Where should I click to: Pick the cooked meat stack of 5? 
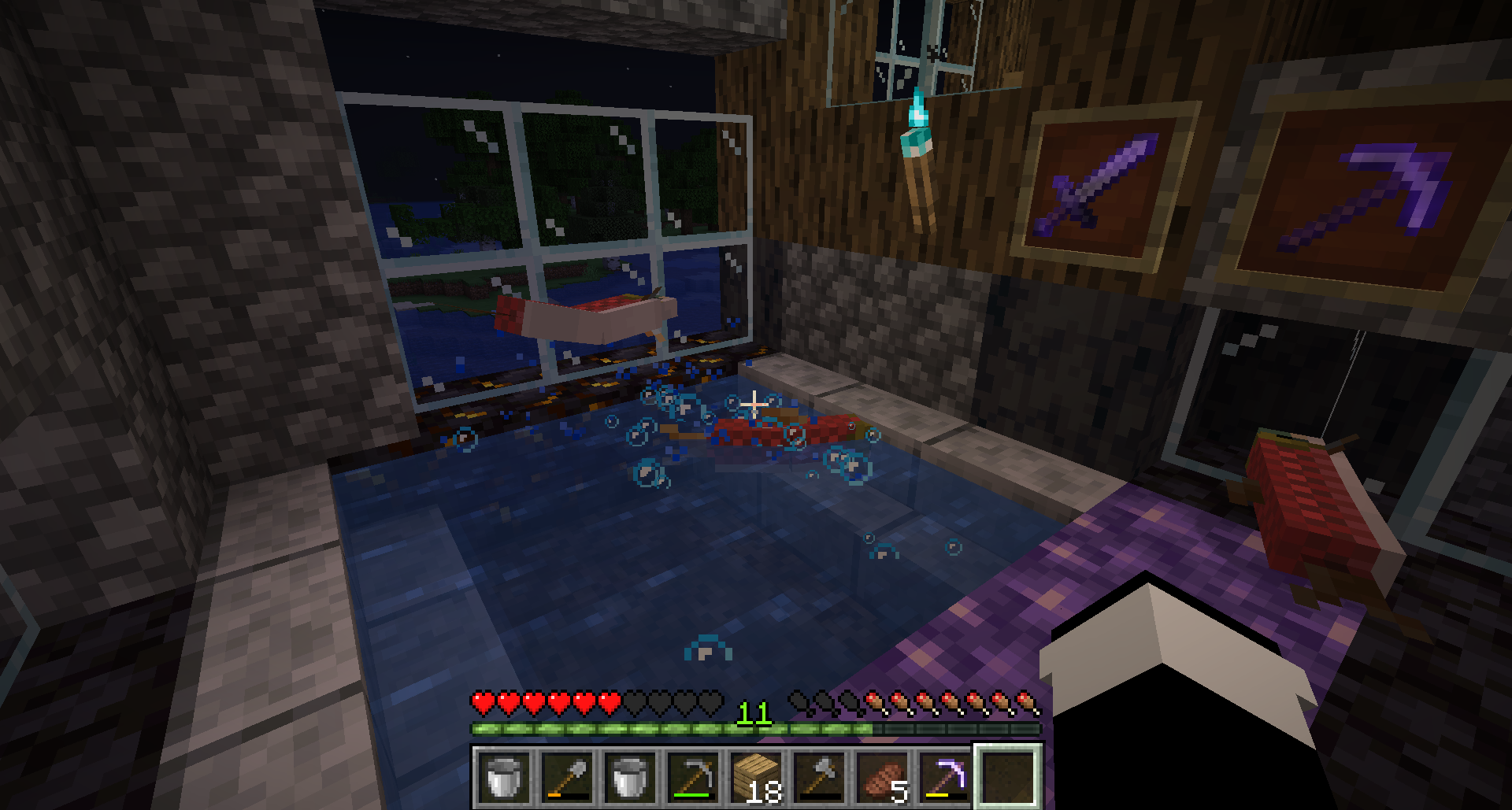tap(882, 776)
